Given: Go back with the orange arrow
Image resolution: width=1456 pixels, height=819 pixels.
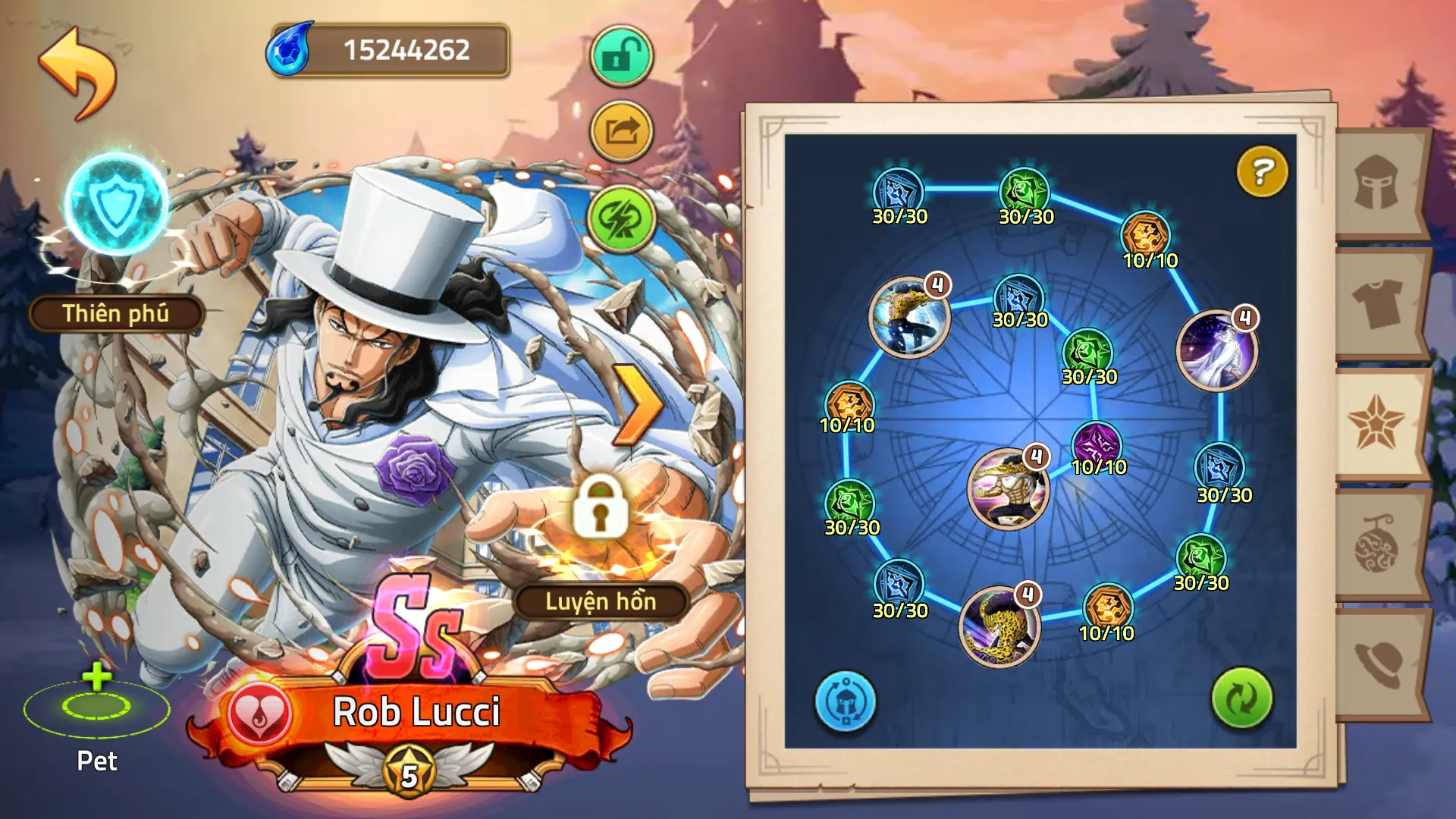Looking at the screenshot, I should pyautogui.click(x=78, y=72).
